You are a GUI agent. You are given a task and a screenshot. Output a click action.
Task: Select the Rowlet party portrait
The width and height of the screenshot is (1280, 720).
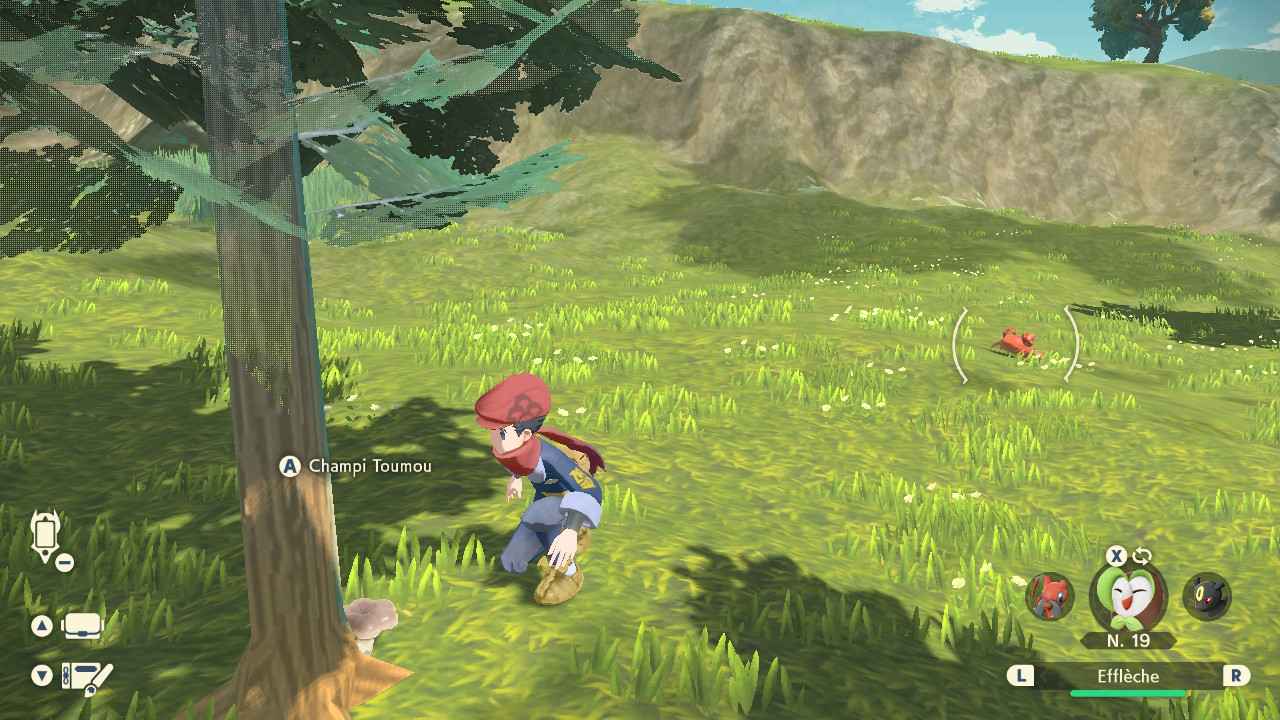tap(1128, 596)
